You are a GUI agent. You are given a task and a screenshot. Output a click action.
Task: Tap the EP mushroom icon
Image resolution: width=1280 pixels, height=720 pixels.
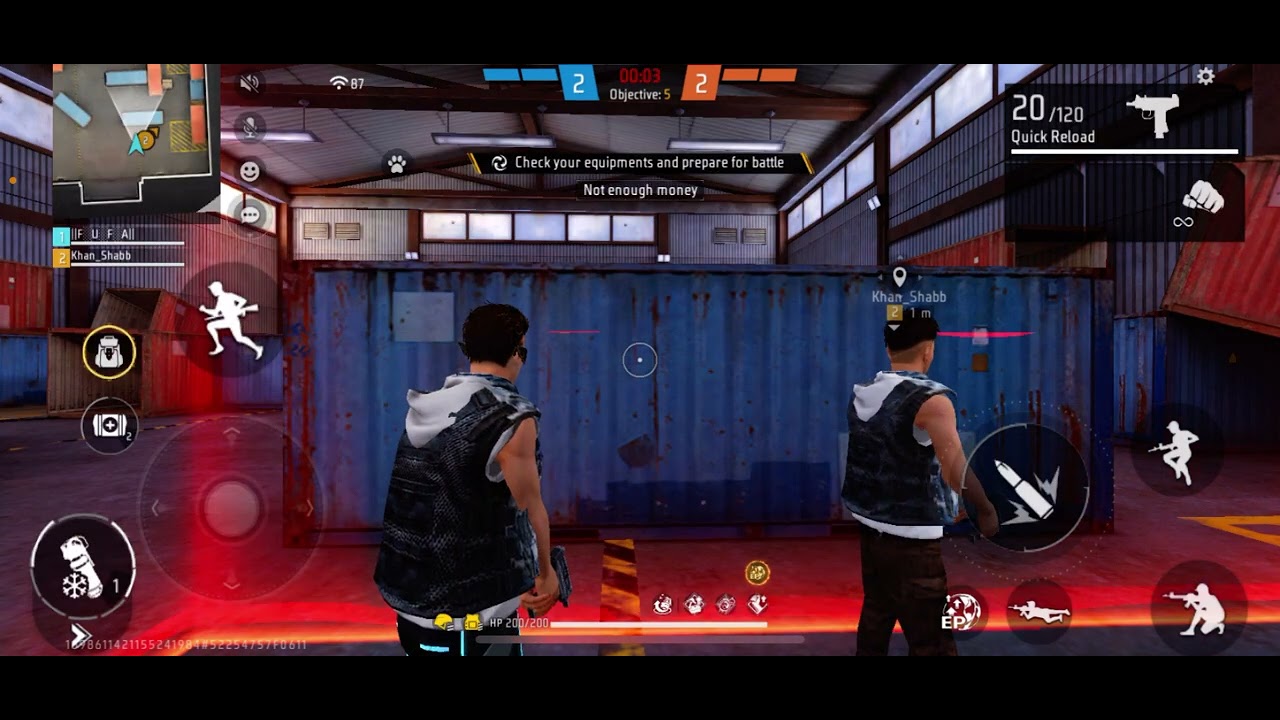click(x=960, y=613)
